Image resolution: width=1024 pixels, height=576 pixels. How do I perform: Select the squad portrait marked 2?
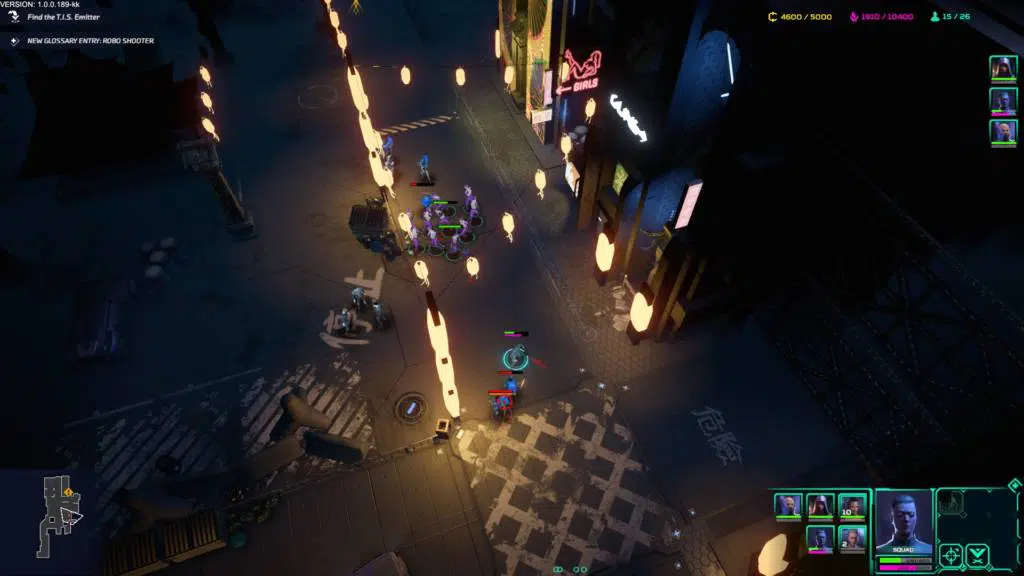[852, 539]
